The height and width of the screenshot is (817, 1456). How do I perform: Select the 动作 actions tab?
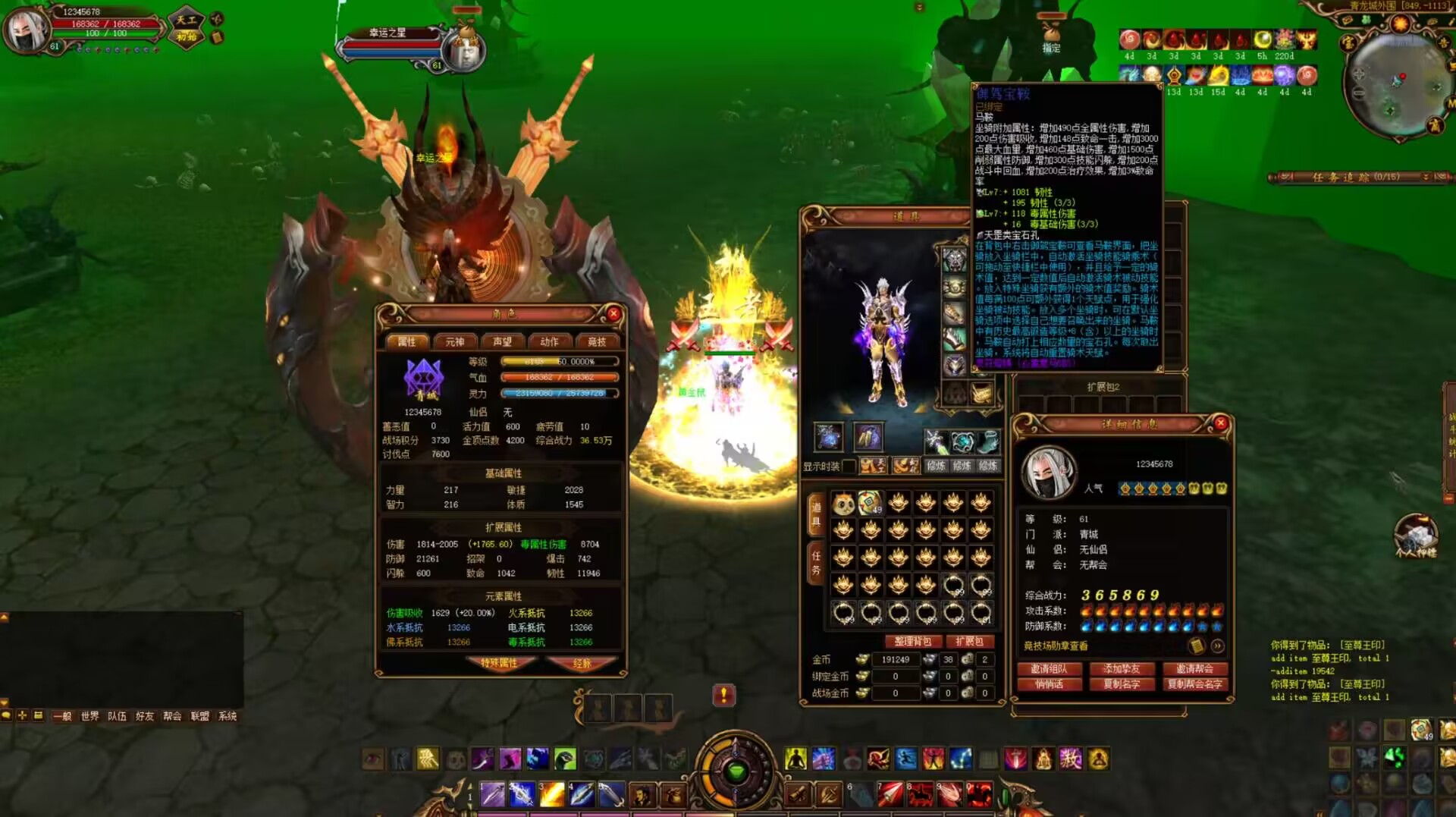[x=549, y=342]
